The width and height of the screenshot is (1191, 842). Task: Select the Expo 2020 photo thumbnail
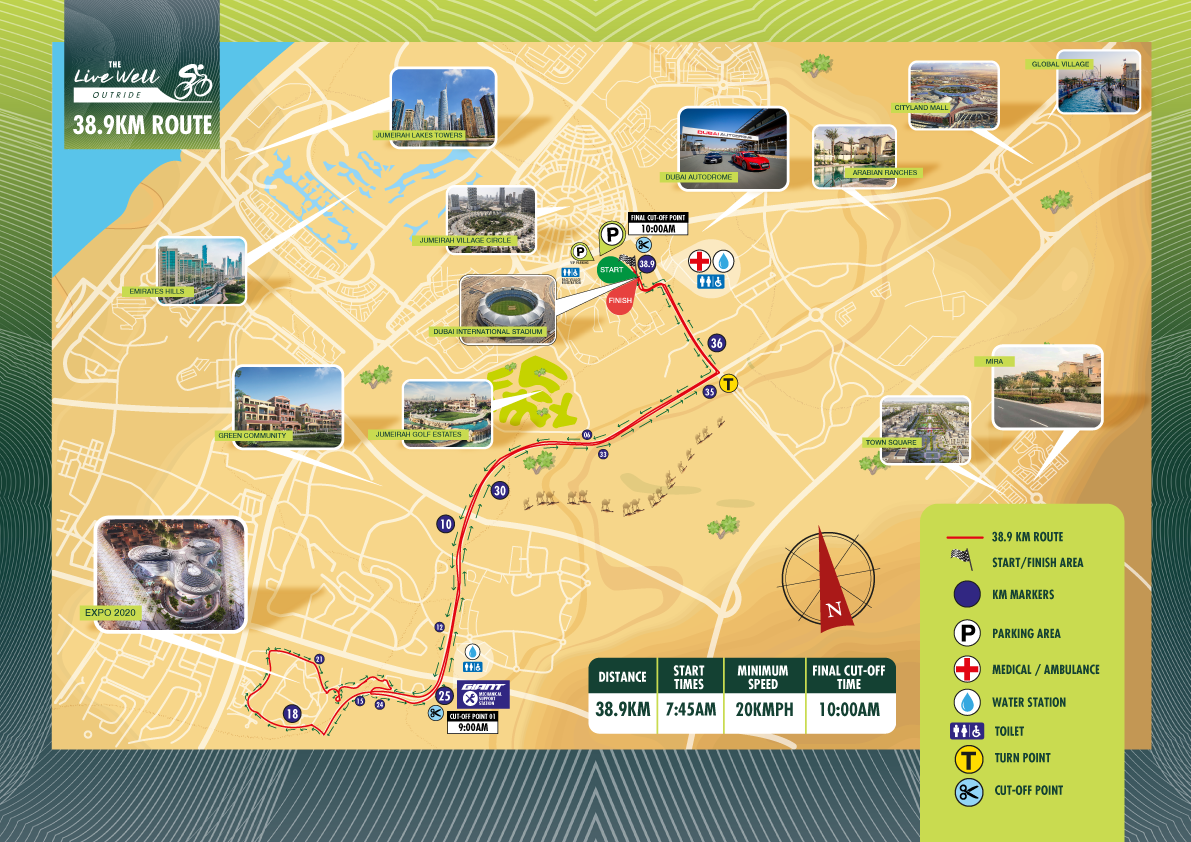tap(169, 574)
